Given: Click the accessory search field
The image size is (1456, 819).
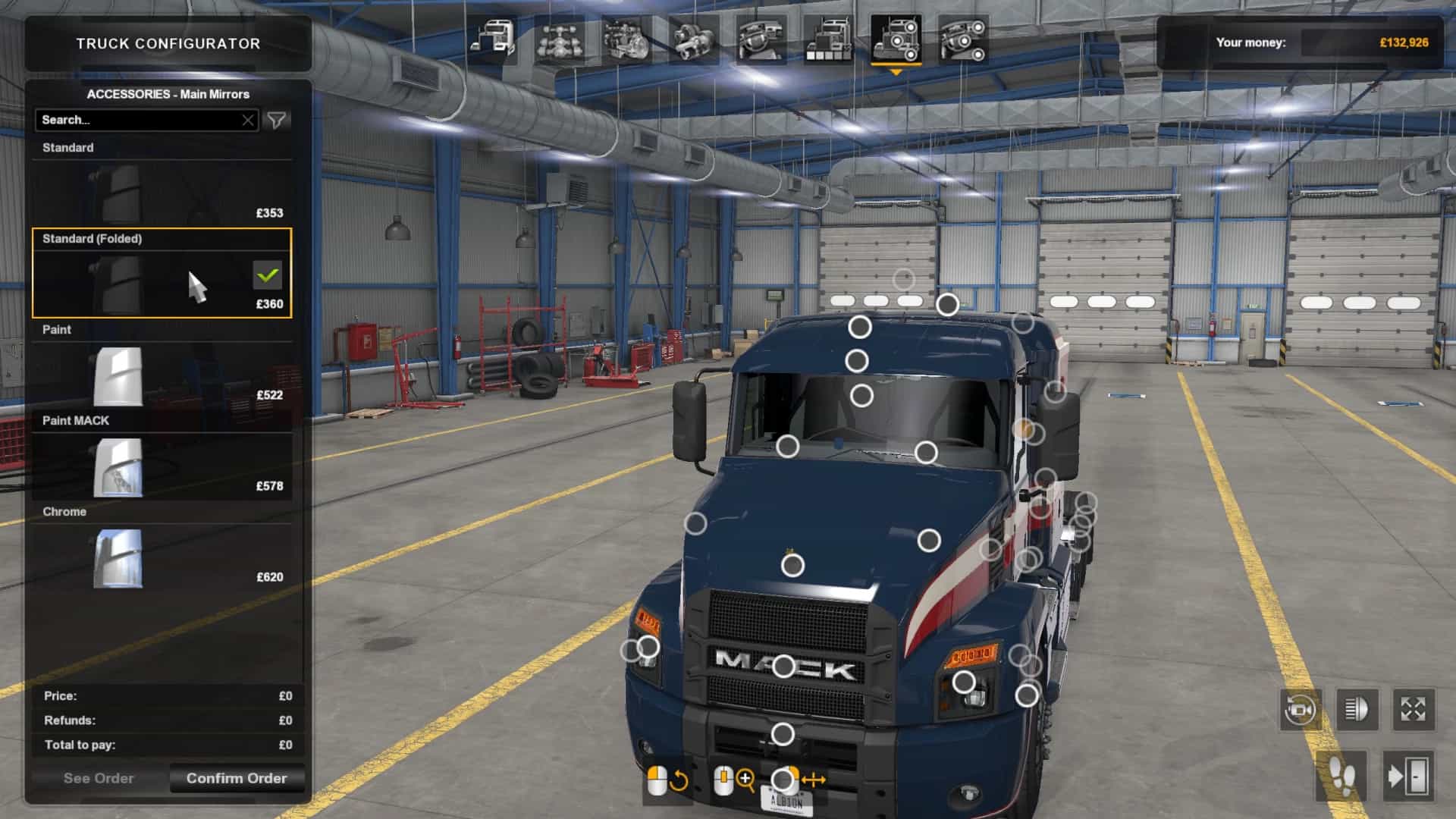Looking at the screenshot, I should pos(140,120).
